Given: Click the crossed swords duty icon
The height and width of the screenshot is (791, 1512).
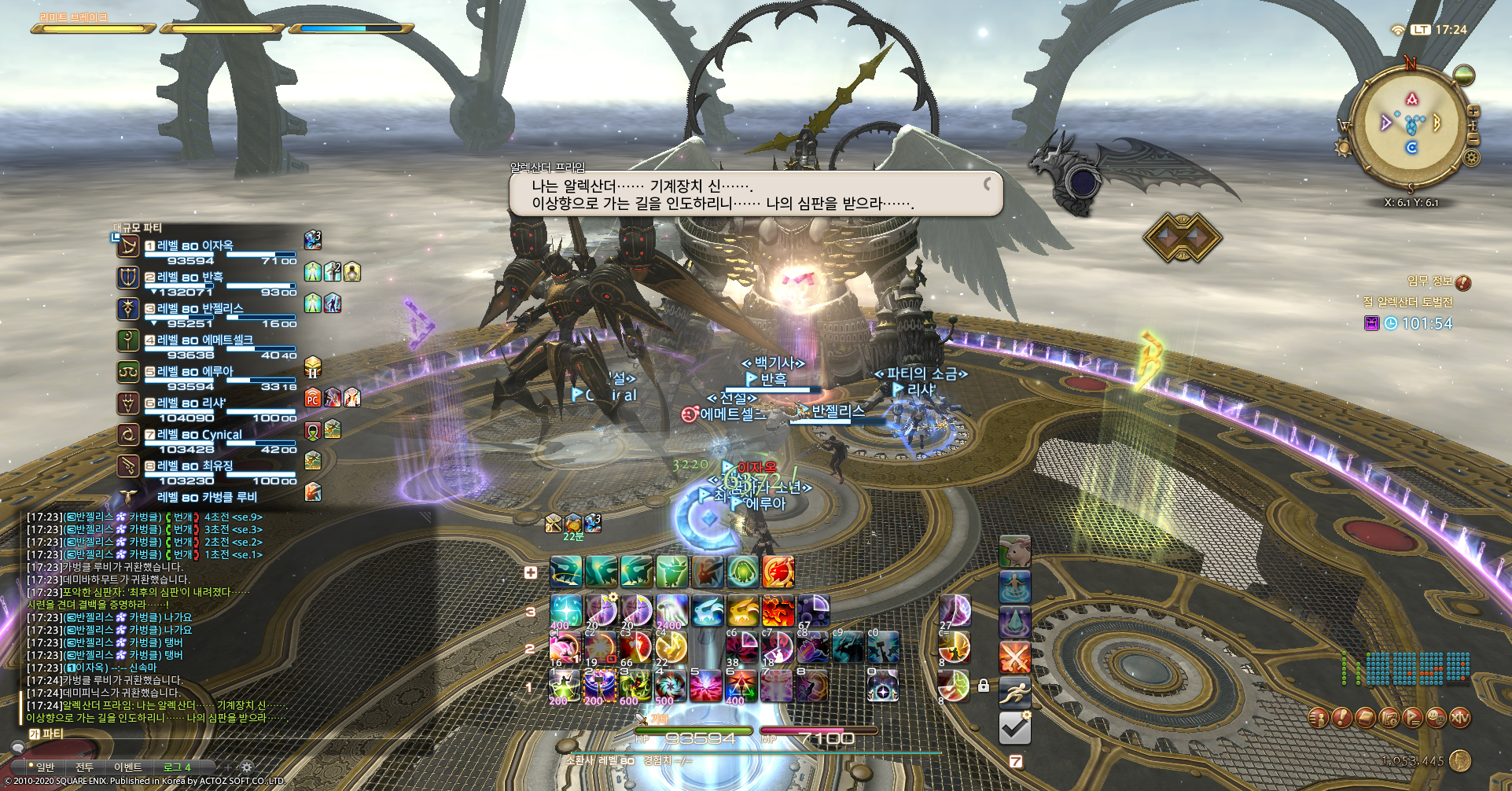Looking at the screenshot, I should coord(1014,657).
